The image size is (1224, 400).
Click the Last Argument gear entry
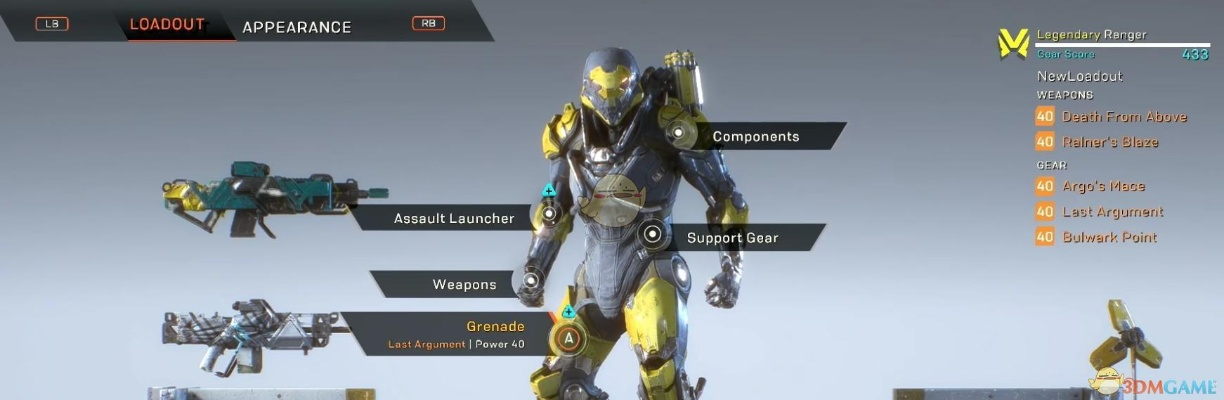point(1099,212)
